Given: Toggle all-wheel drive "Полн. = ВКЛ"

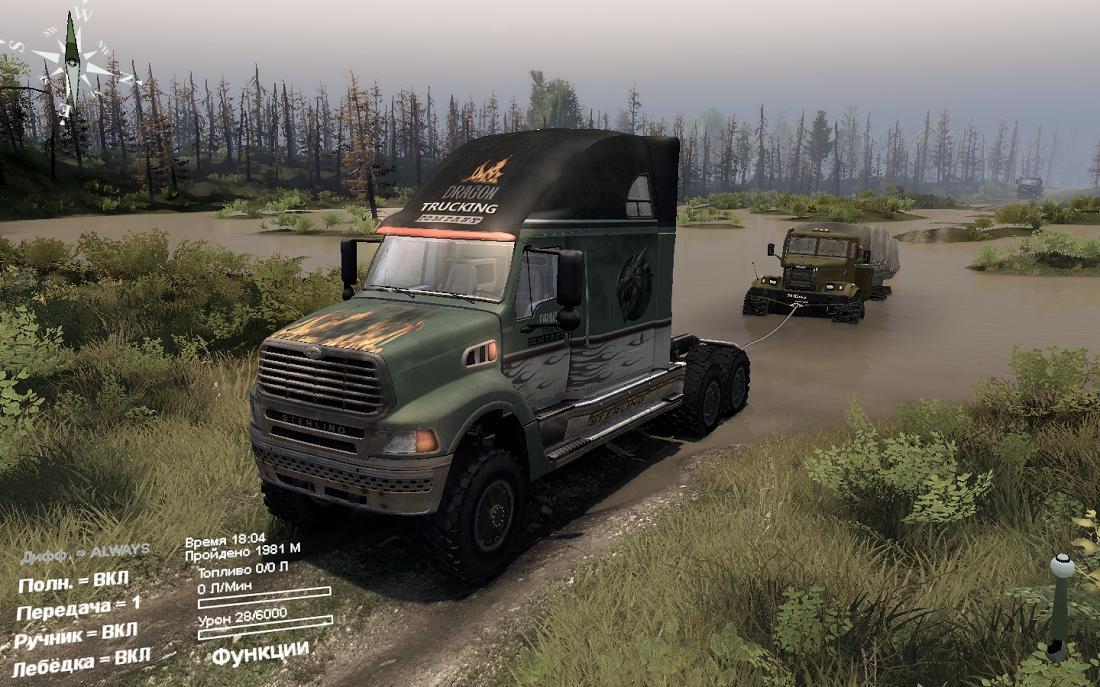Looking at the screenshot, I should (73, 581).
